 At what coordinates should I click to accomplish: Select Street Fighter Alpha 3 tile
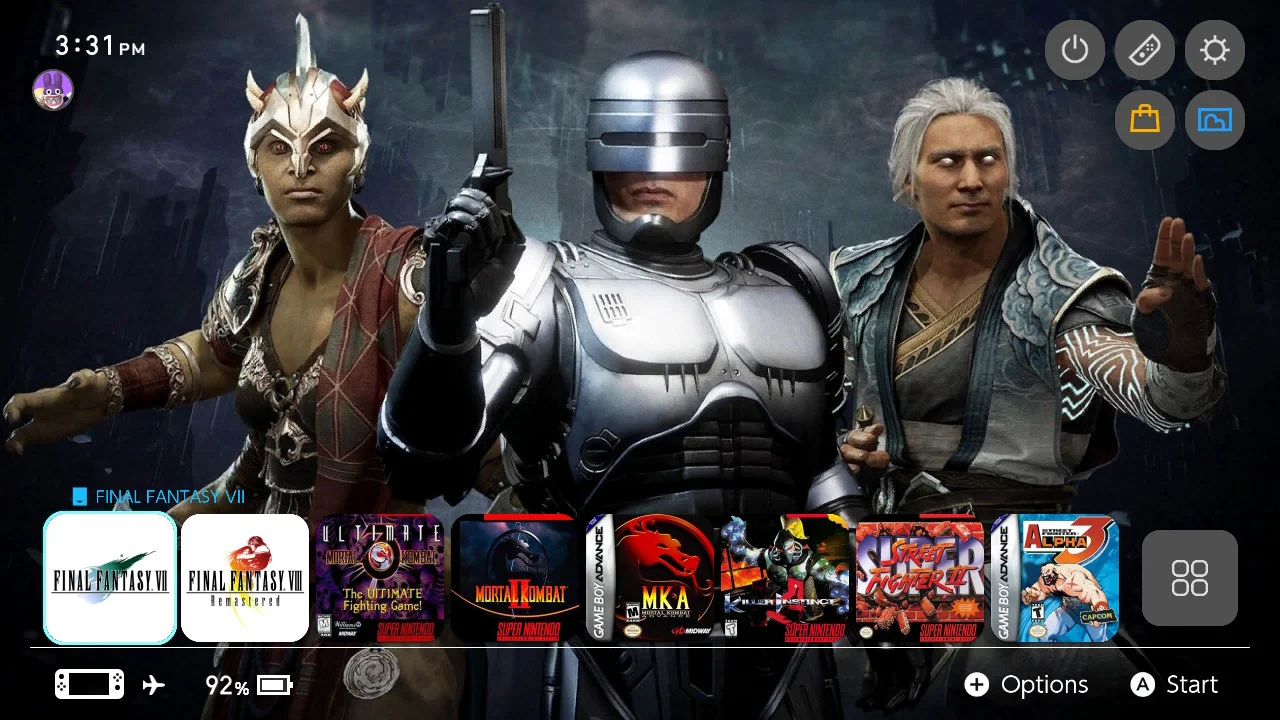tap(1055, 578)
